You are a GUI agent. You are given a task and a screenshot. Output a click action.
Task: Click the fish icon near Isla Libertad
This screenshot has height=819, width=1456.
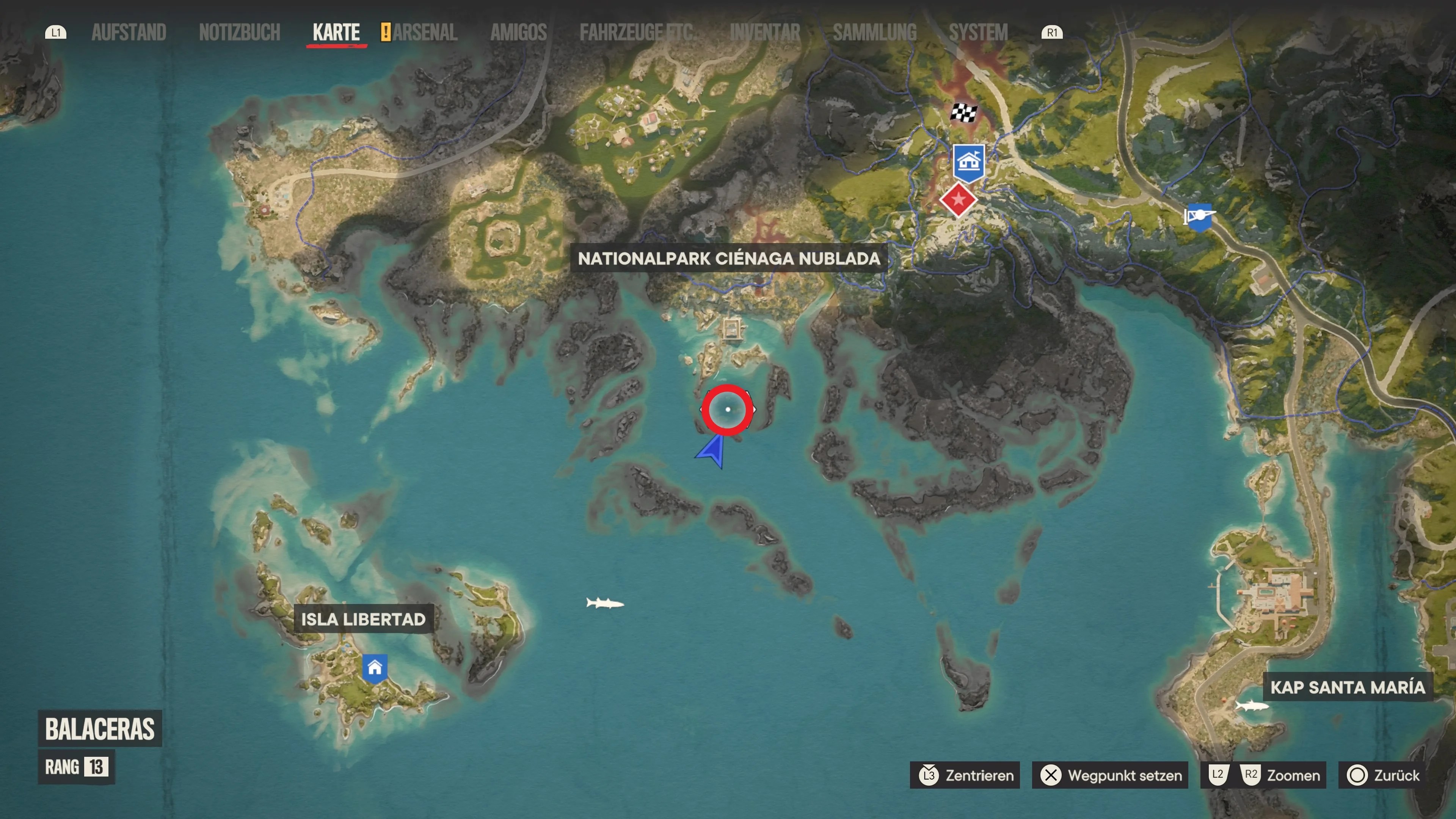(x=605, y=603)
